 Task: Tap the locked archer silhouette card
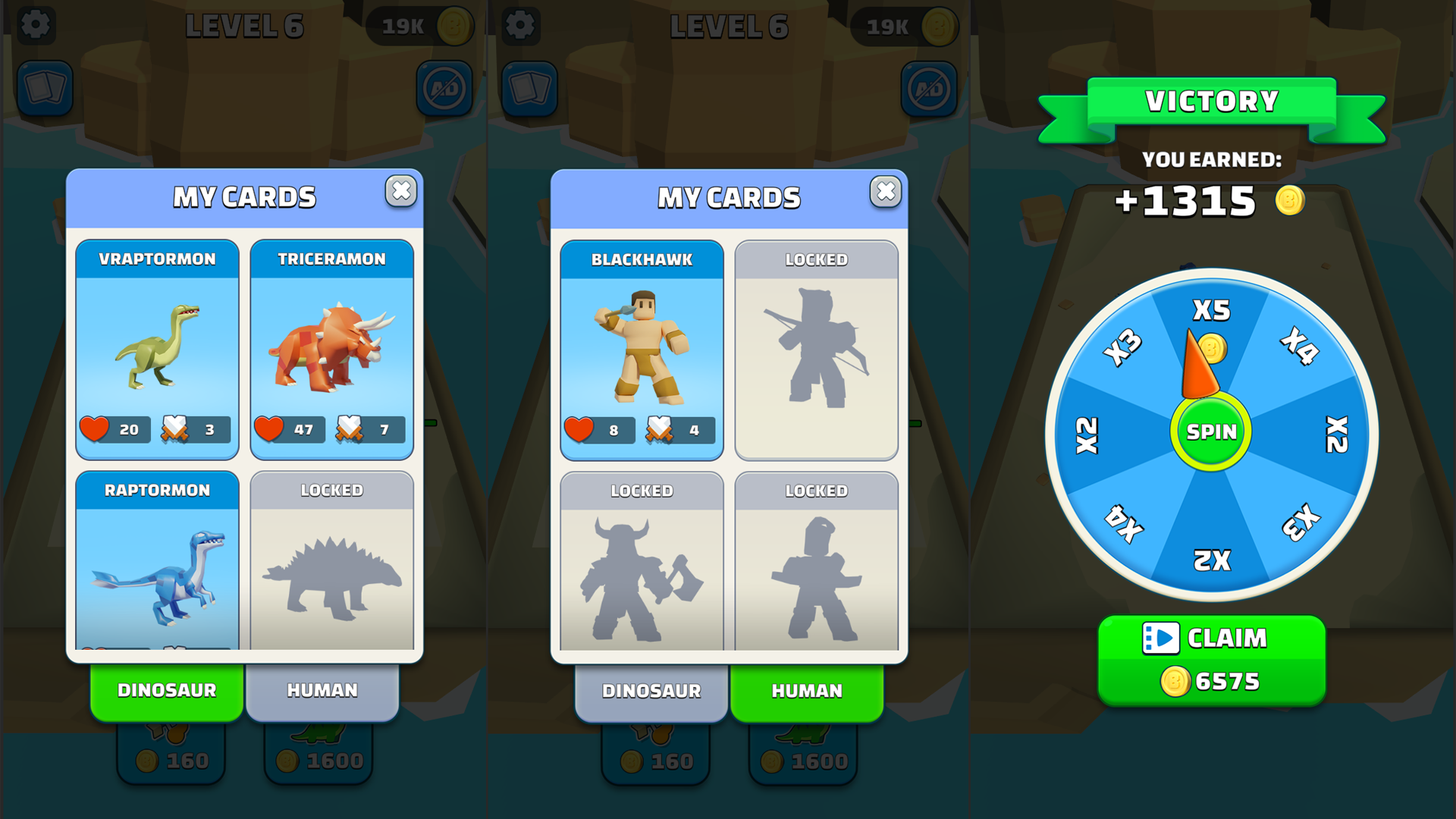(x=816, y=349)
